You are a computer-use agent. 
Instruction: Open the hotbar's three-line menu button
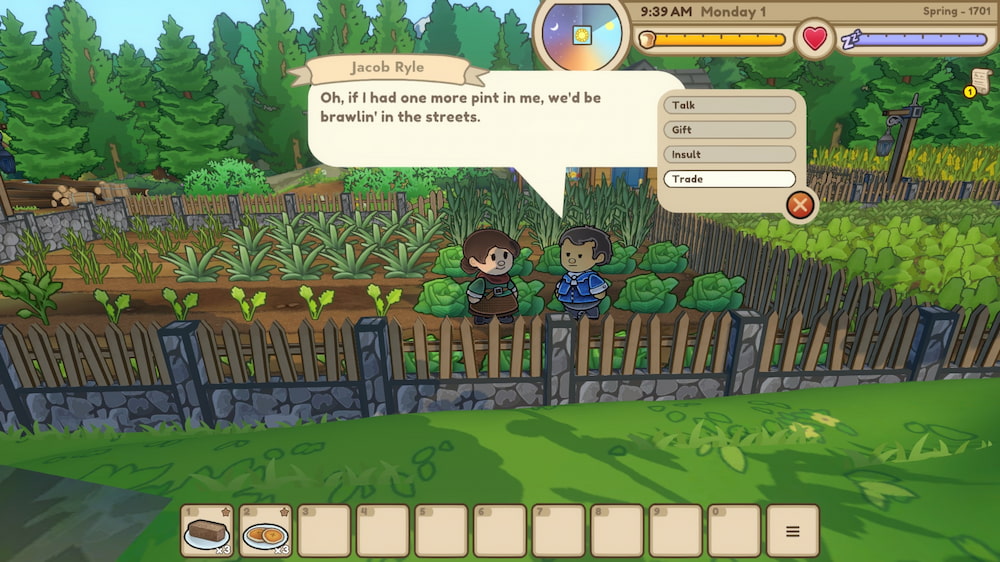792,531
